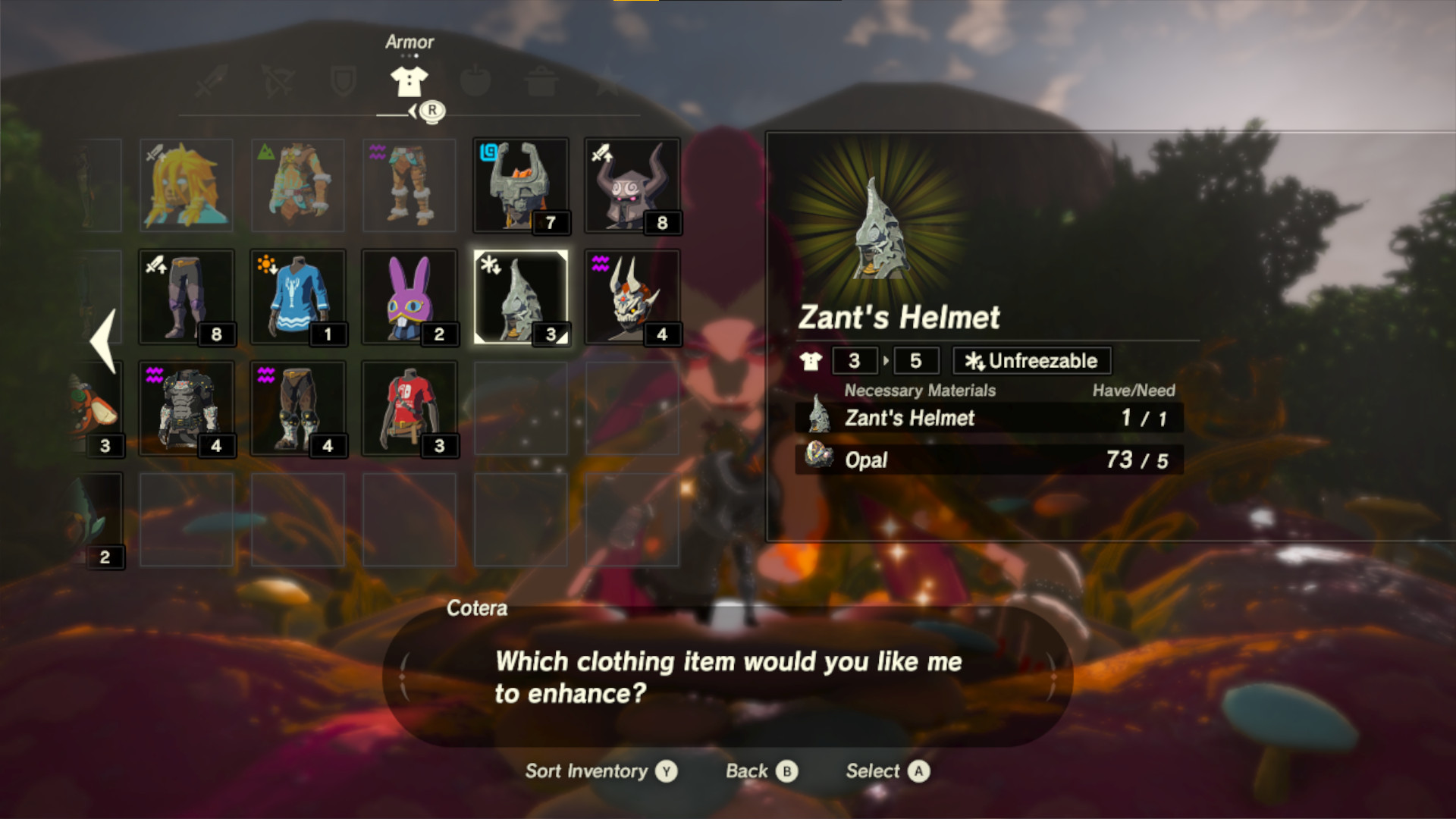Viewport: 1456px width, 819px height.
Task: Select the Opal material row in Necessary Materials
Action: pyautogui.click(x=986, y=460)
